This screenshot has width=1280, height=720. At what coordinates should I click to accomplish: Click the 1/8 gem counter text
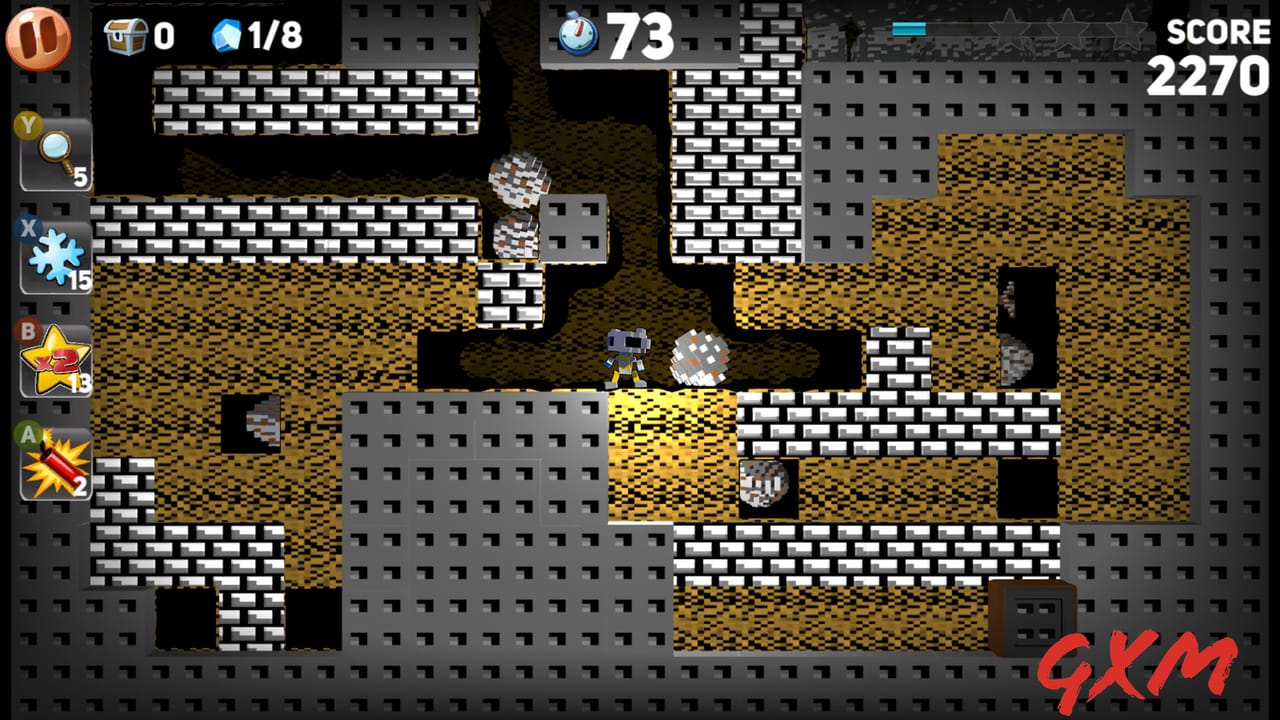click(x=273, y=36)
